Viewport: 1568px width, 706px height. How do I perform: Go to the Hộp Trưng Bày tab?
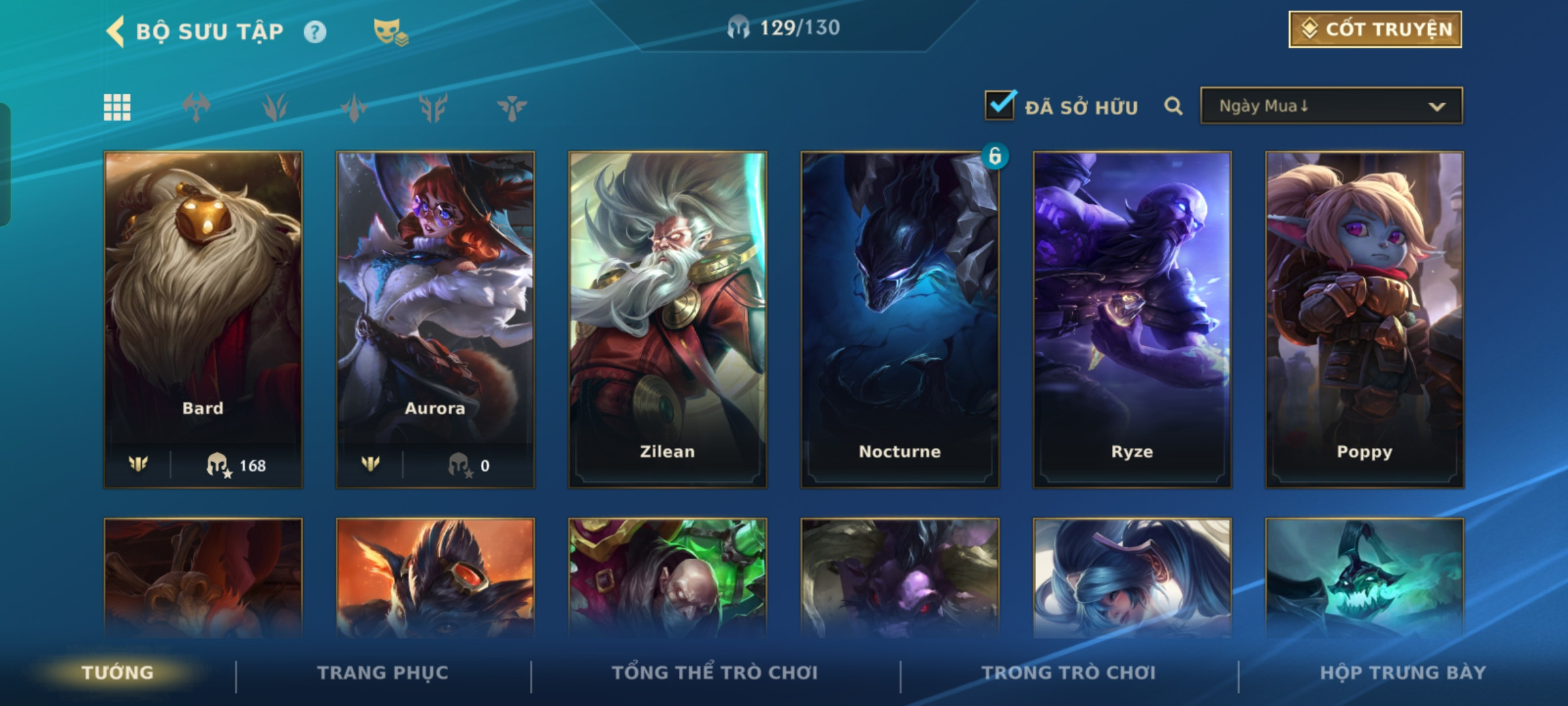(1403, 673)
